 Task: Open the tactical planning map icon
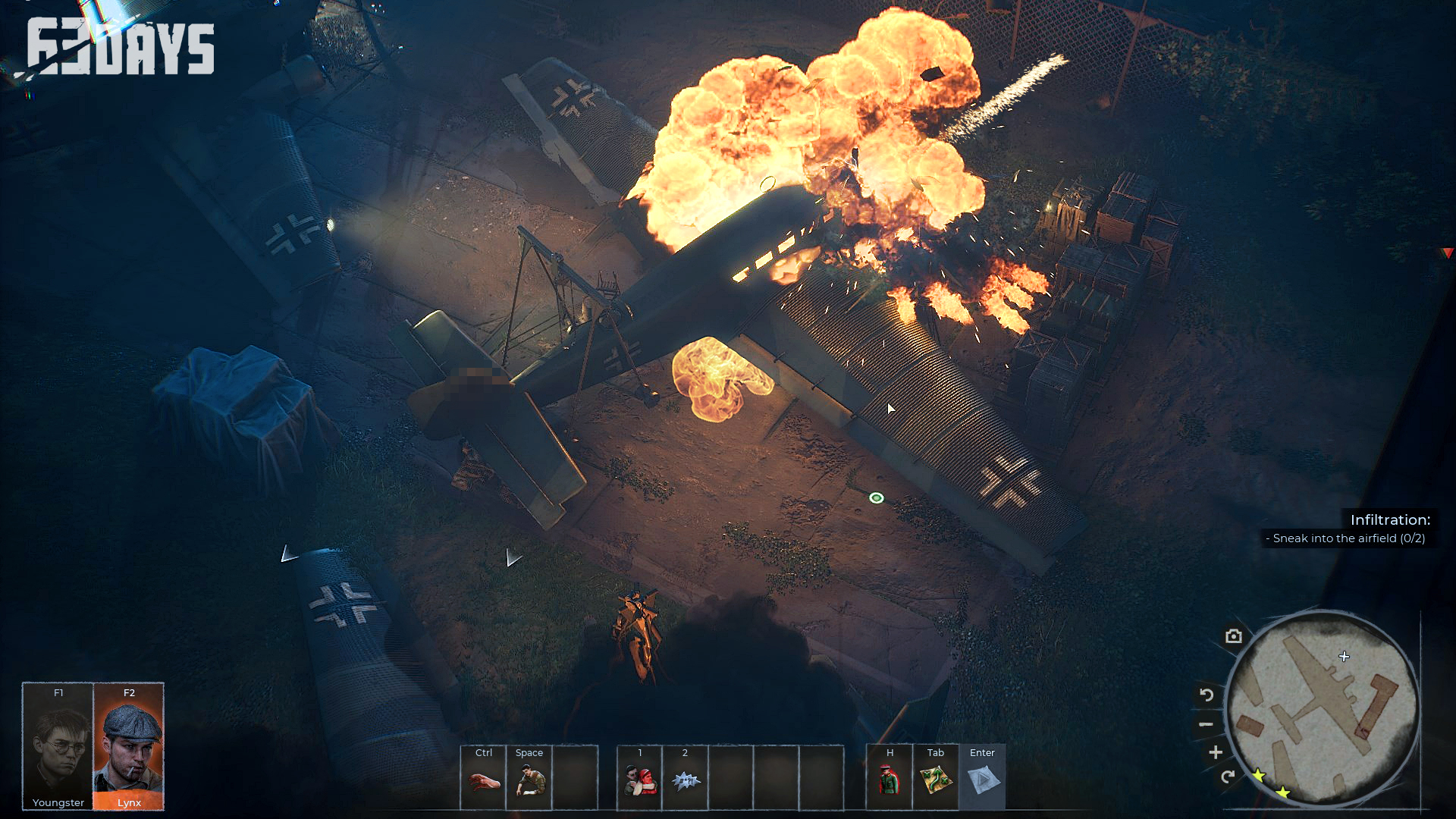(935, 781)
